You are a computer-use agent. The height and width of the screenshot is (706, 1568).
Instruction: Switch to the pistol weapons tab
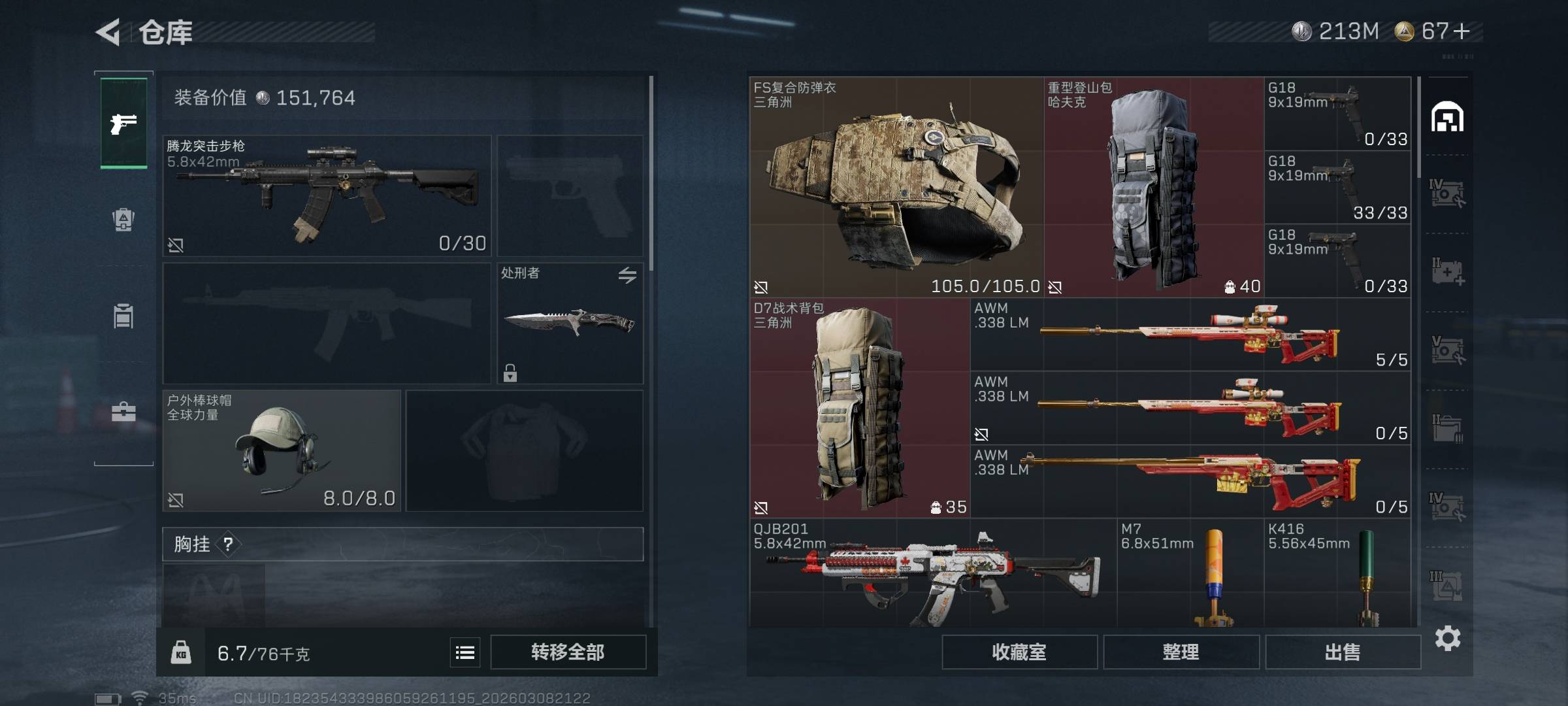(x=123, y=123)
